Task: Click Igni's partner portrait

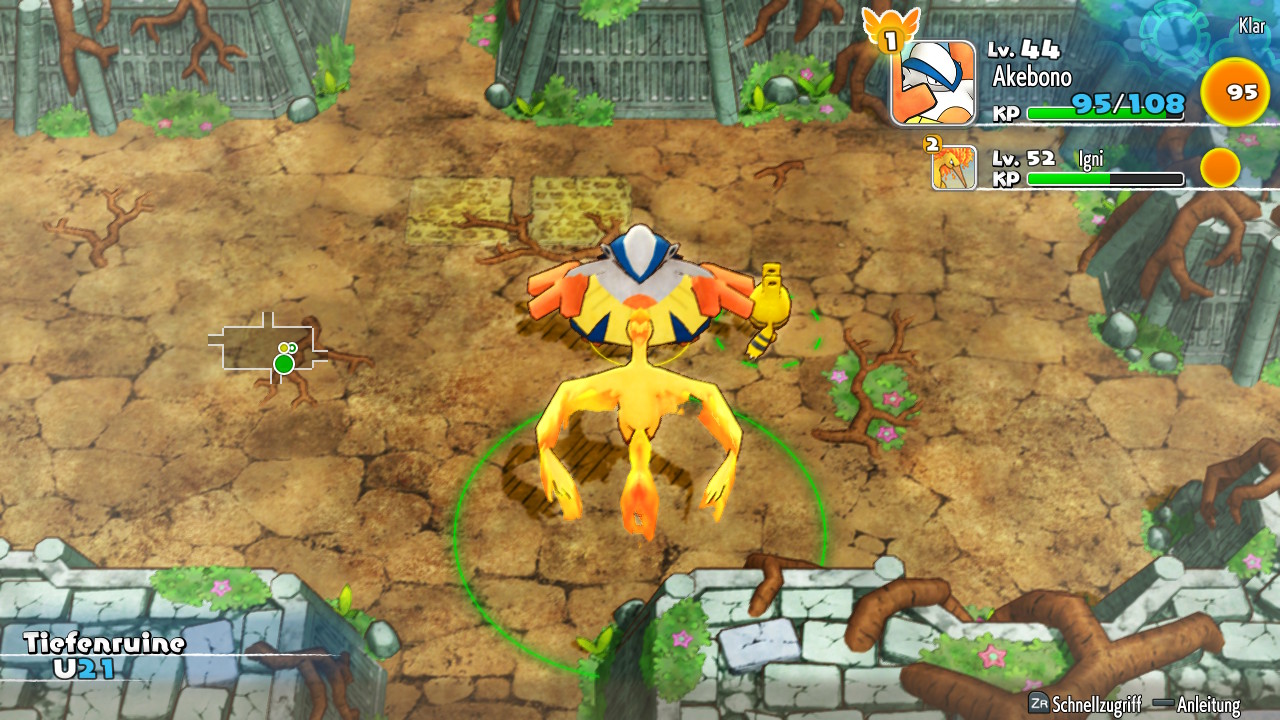Action: pos(954,167)
